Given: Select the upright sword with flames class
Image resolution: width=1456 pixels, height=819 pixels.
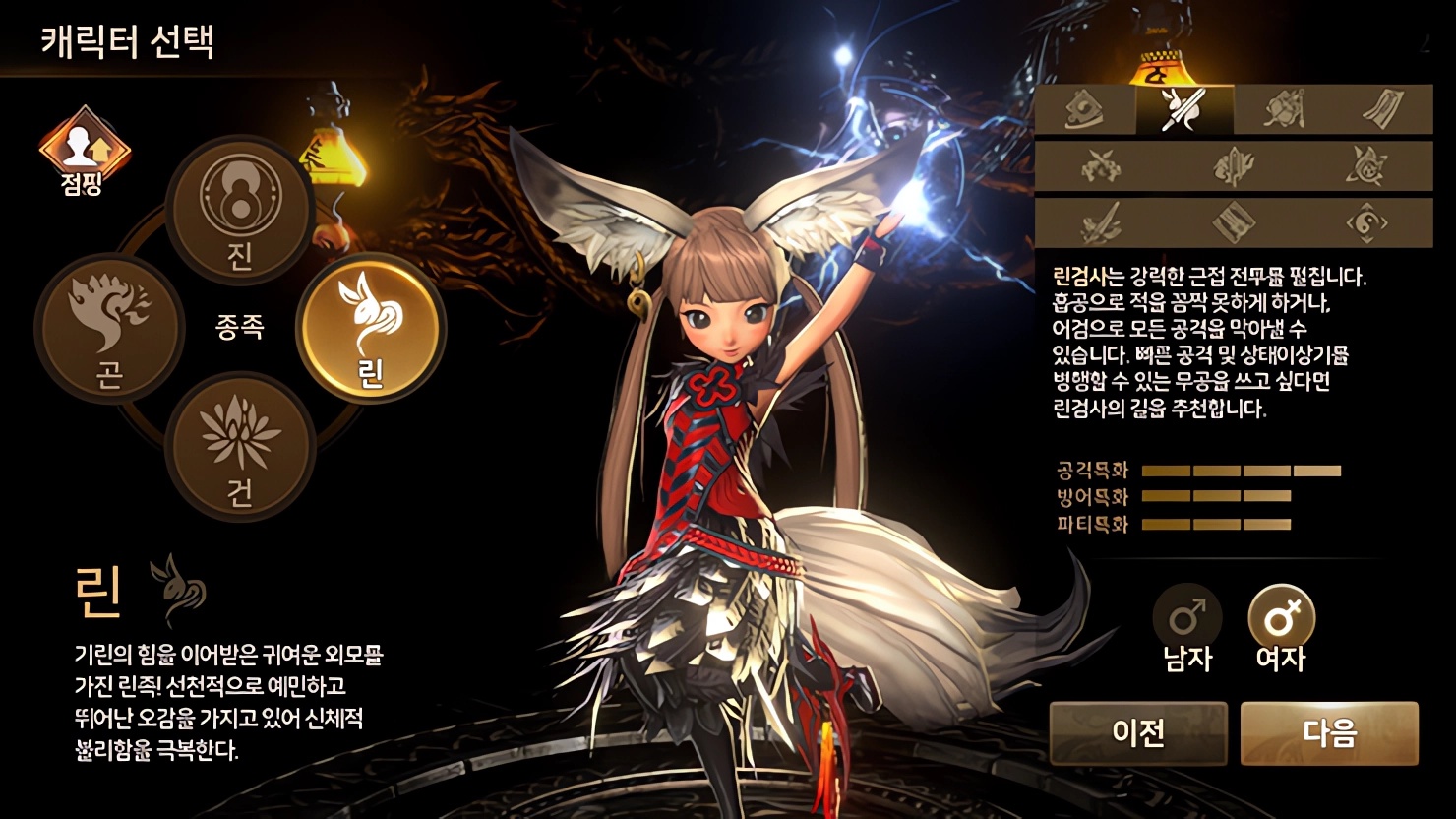Looking at the screenshot, I should [x=1233, y=166].
